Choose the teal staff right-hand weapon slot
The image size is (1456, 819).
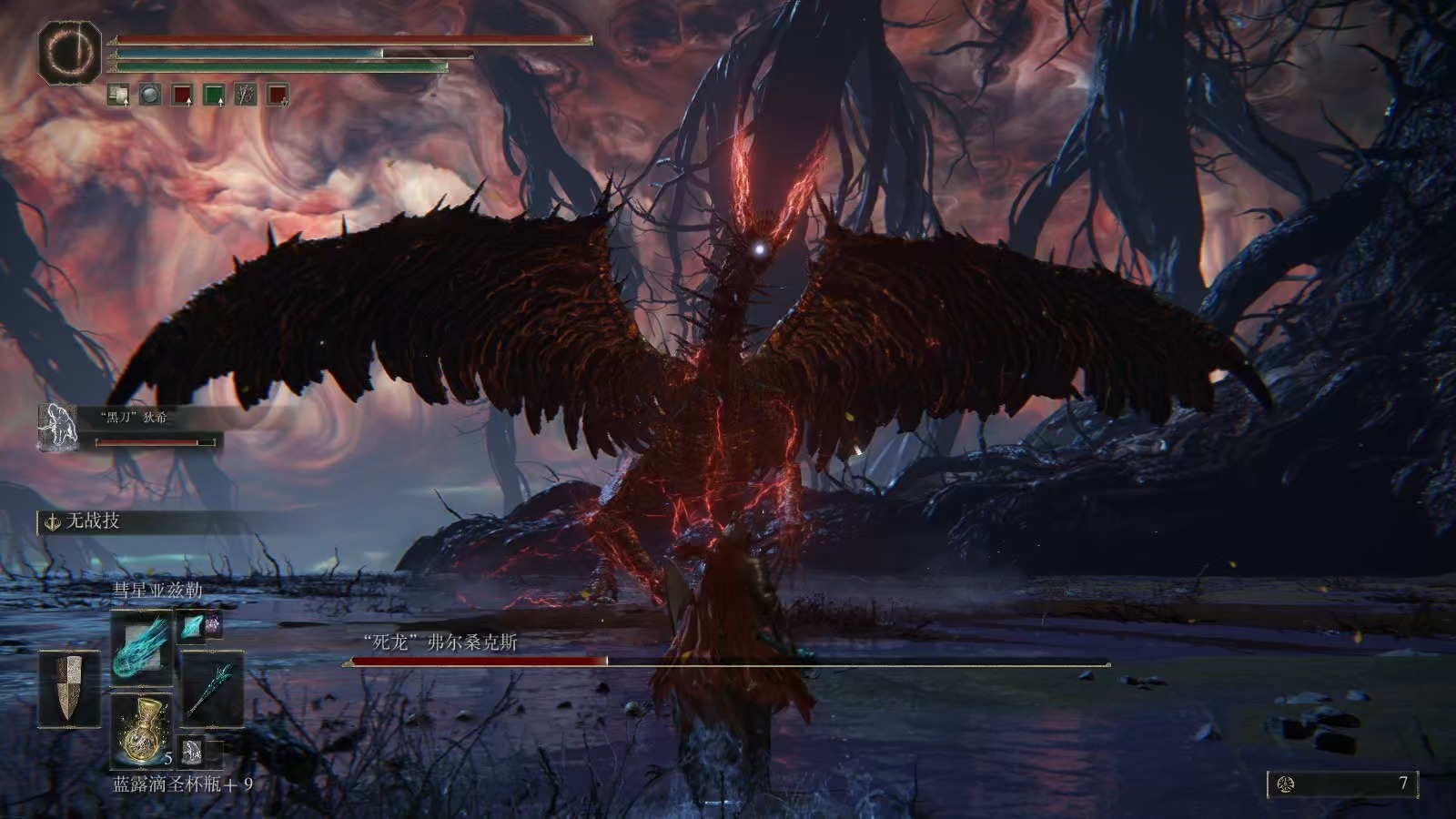(213, 688)
